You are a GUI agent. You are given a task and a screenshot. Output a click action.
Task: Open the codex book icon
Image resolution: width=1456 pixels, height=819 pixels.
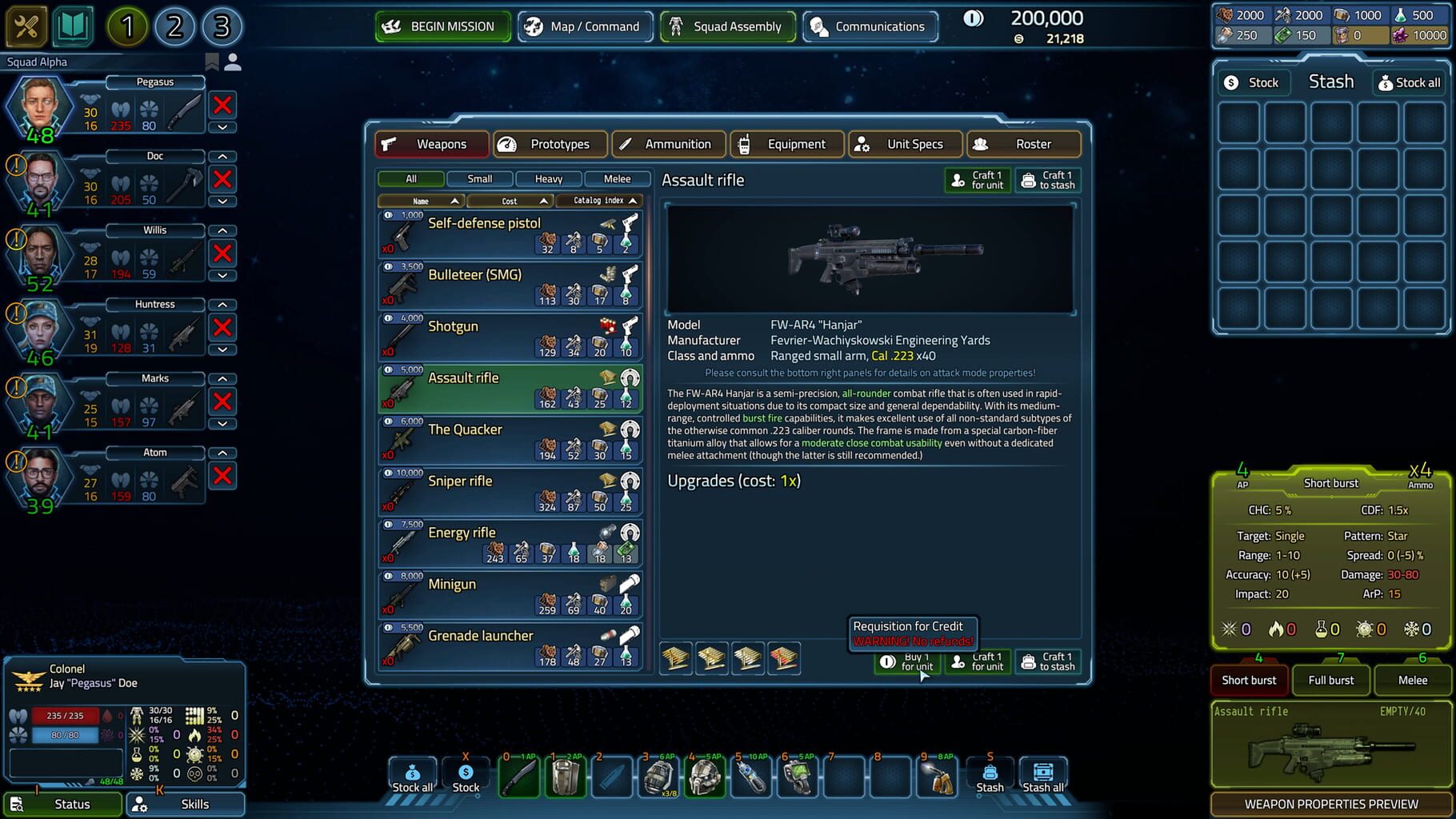pyautogui.click(x=72, y=26)
